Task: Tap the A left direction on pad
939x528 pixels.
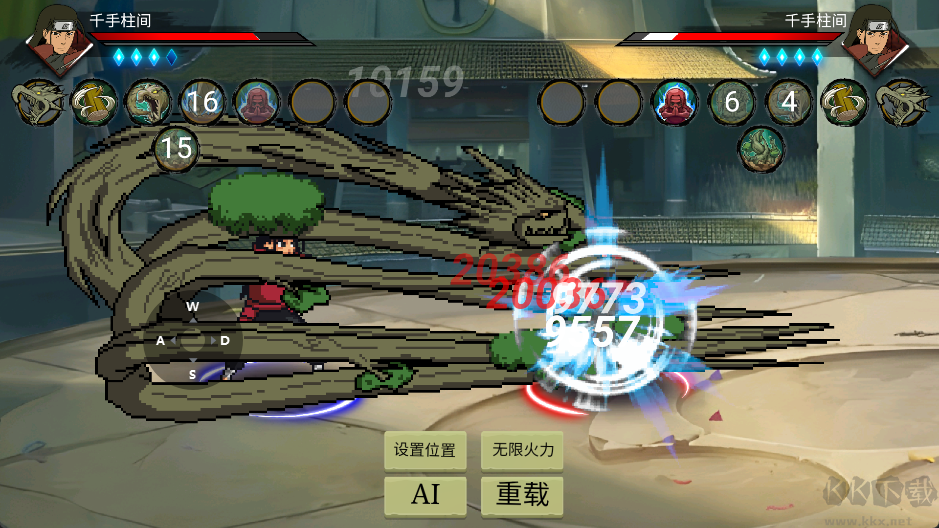Action: point(160,341)
